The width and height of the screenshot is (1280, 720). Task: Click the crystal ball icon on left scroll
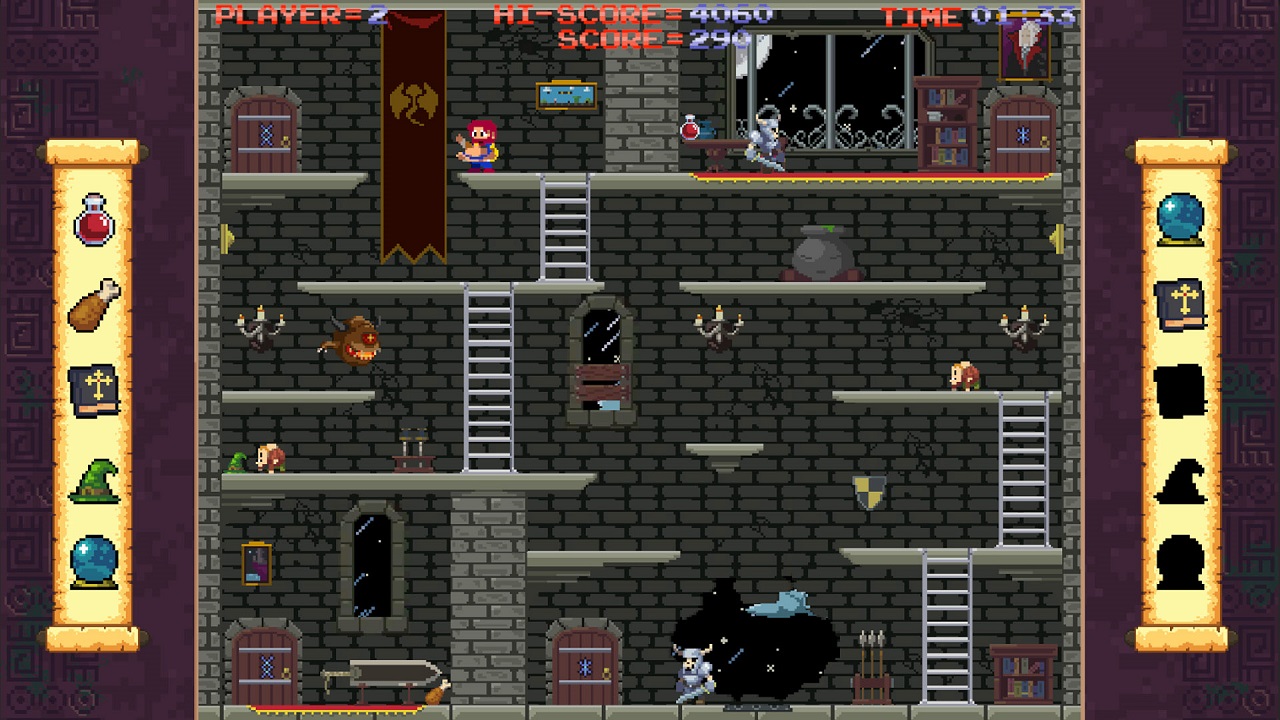92,562
